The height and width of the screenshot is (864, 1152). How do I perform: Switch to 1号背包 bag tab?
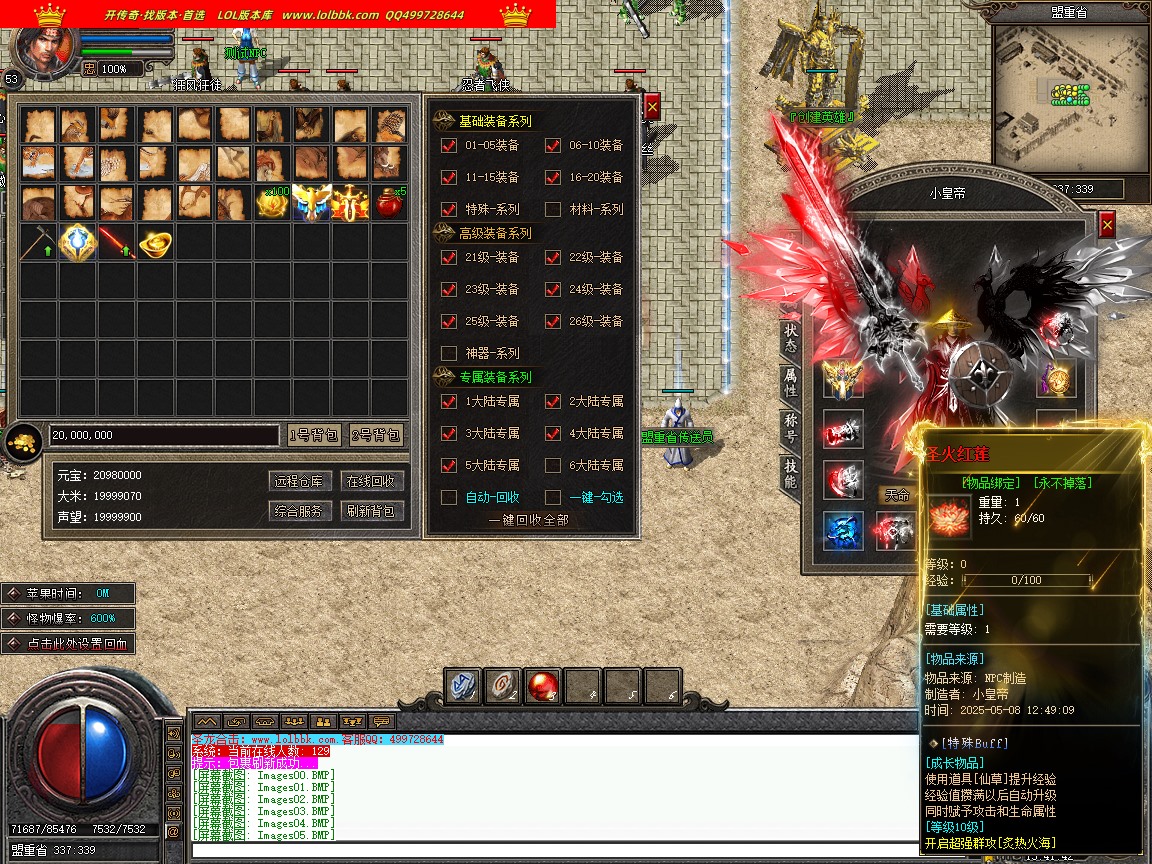click(314, 435)
